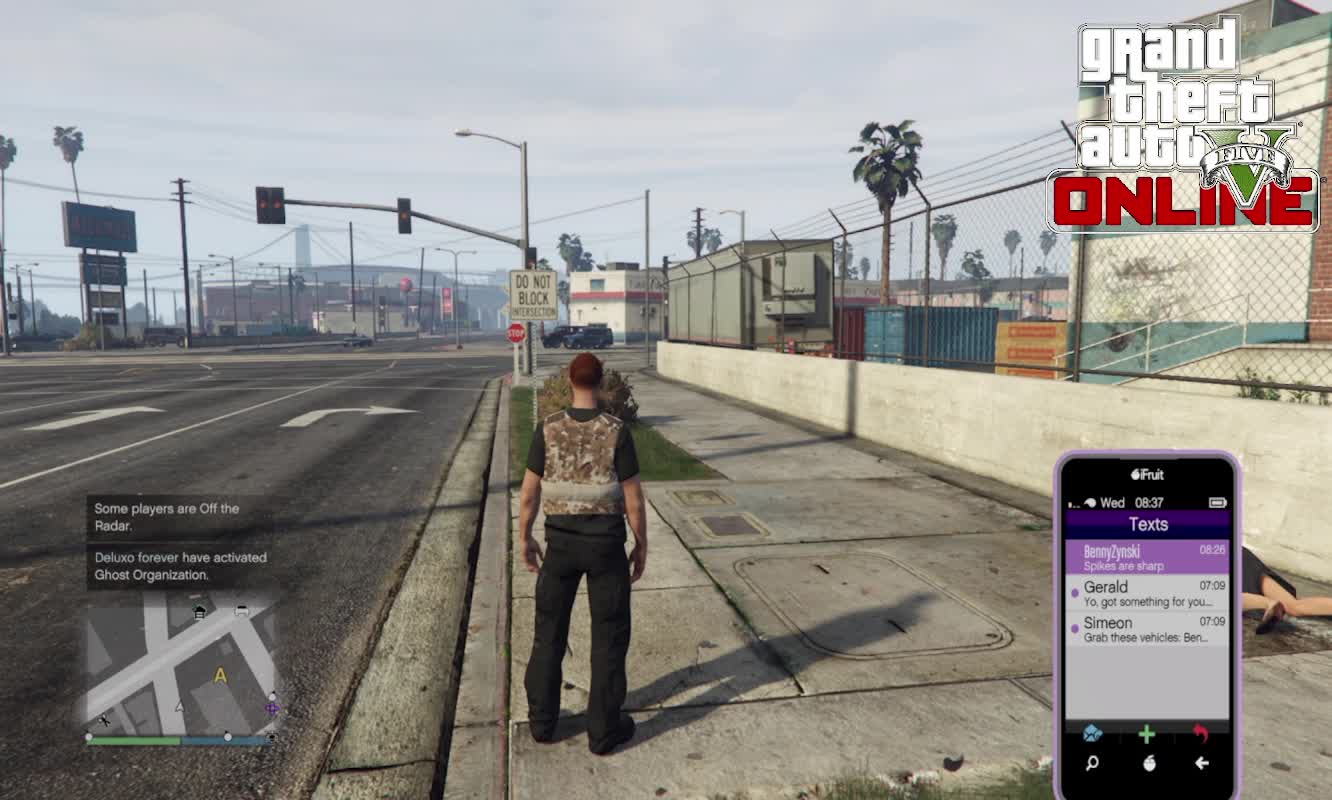Screen dimensions: 1332x800
Task: Select the purple blip on the minimap
Action: tap(271, 709)
